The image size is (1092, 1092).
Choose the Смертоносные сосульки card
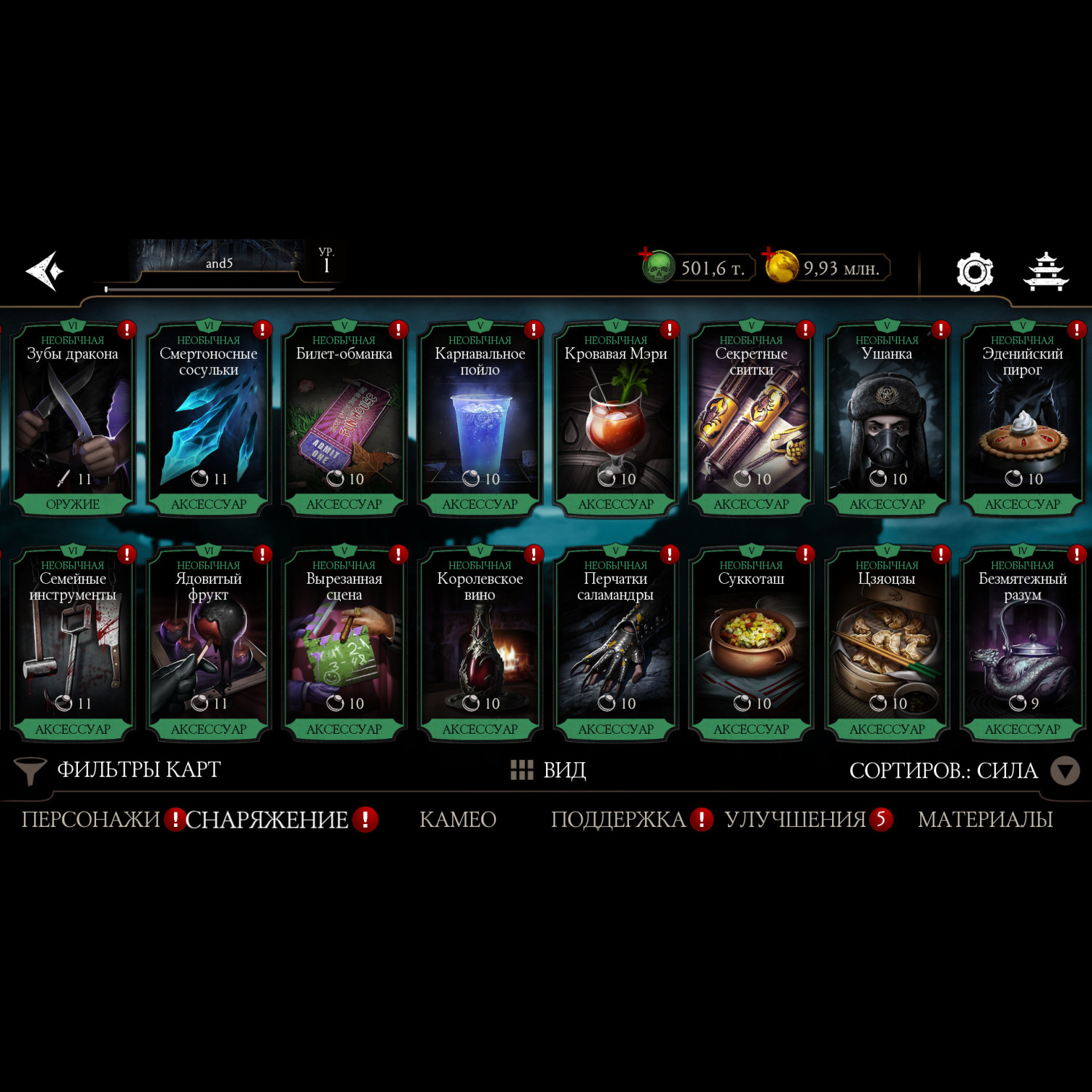pyautogui.click(x=208, y=419)
